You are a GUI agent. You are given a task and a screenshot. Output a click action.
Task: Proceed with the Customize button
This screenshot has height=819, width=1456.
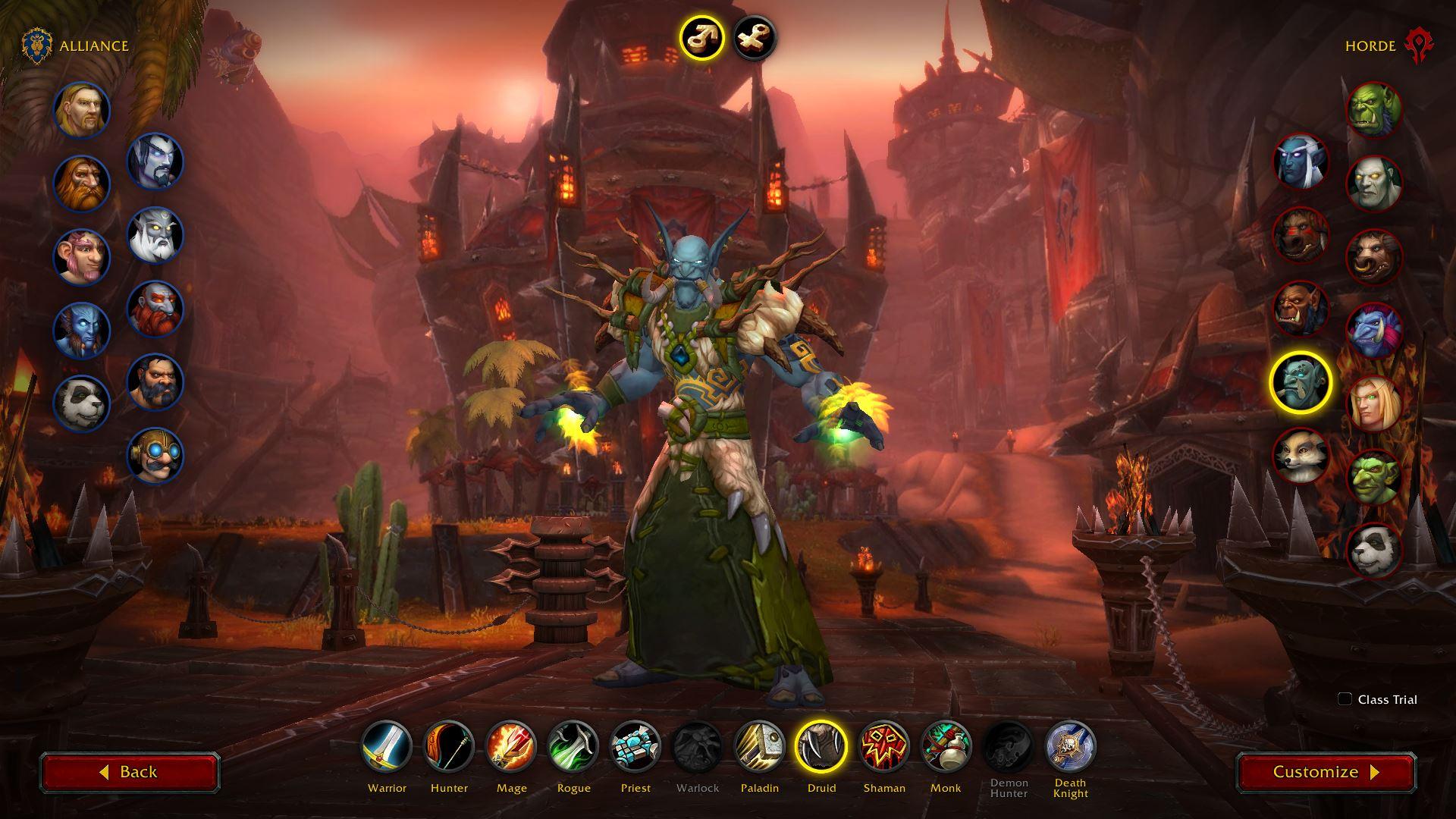tap(1326, 772)
